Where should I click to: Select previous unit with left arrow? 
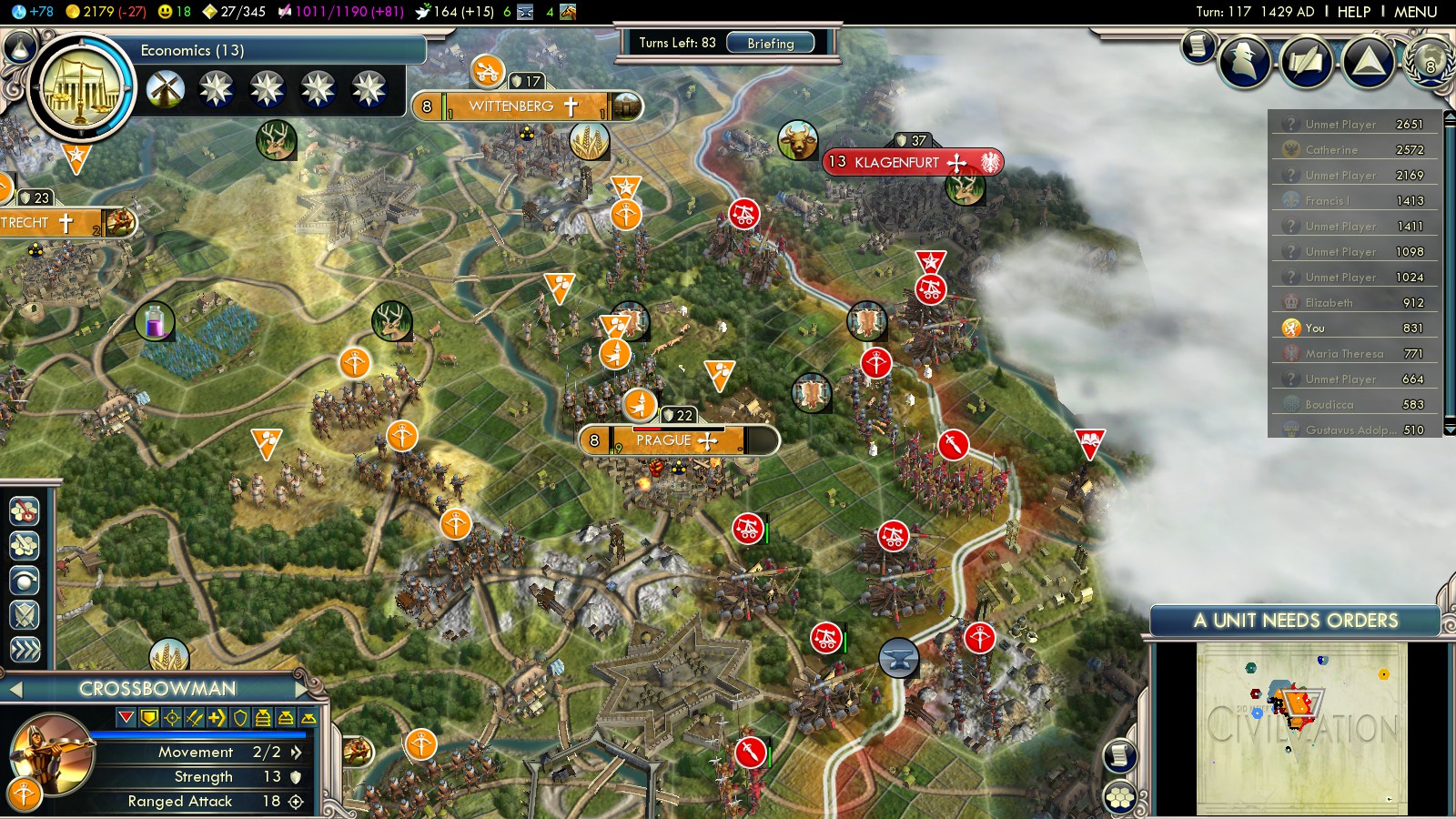(x=15, y=689)
